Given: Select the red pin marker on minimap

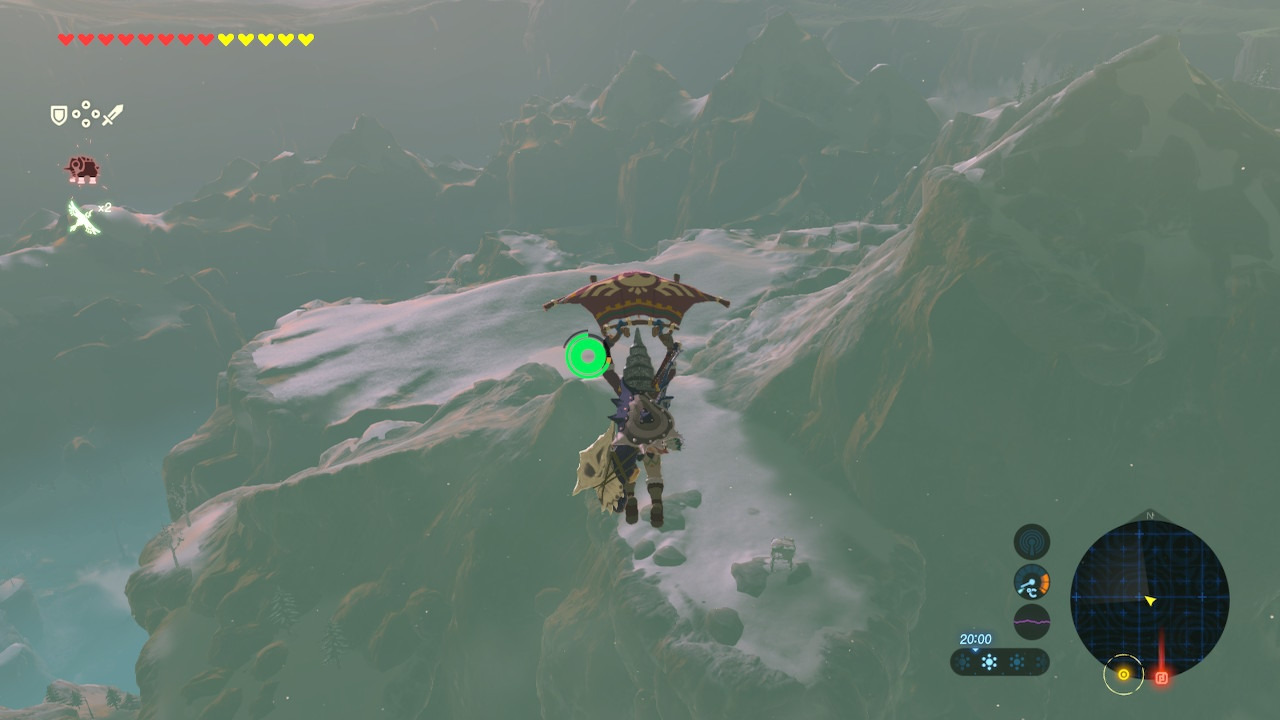Looking at the screenshot, I should (1161, 677).
